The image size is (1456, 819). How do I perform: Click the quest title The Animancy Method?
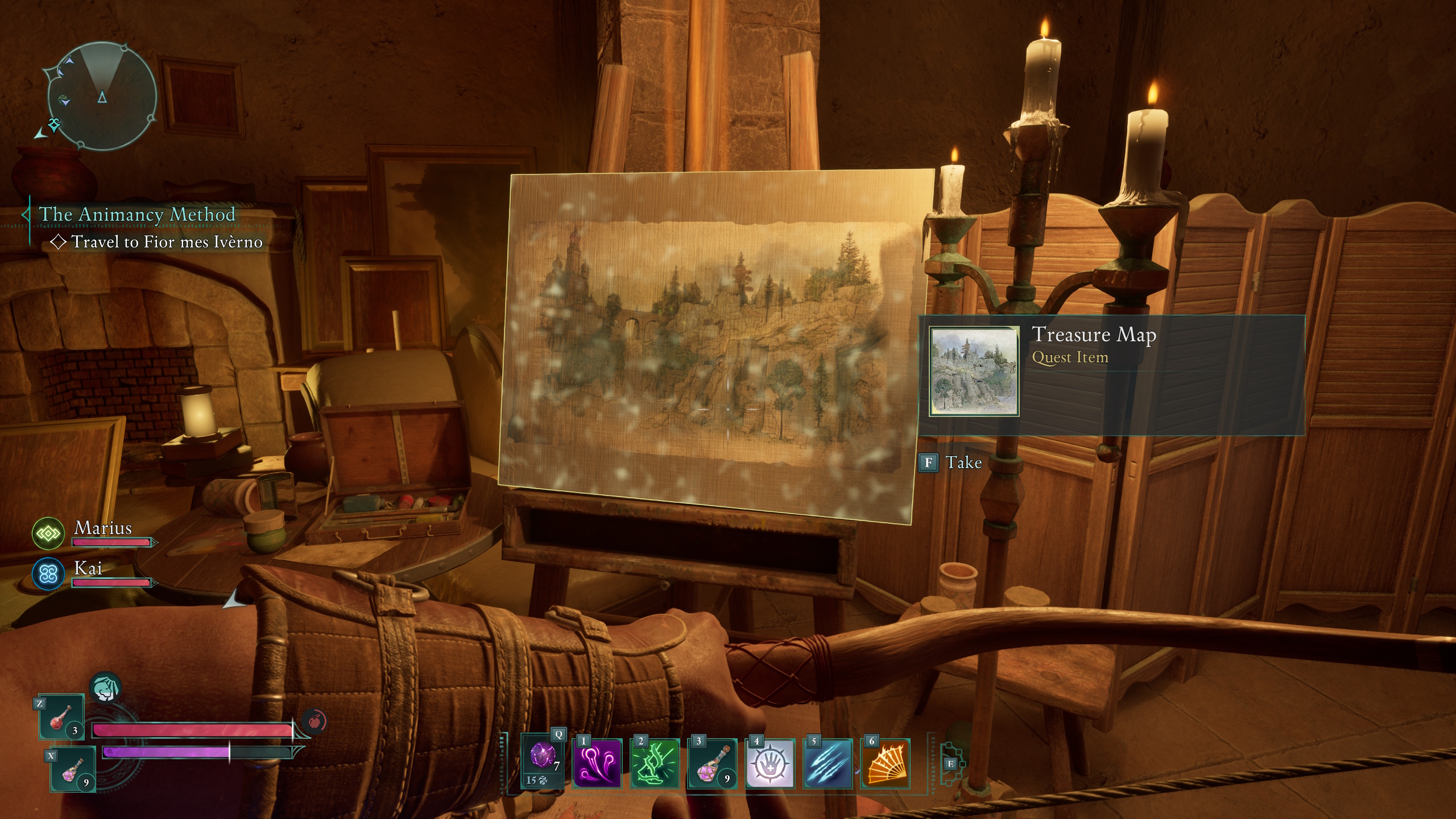point(138,214)
